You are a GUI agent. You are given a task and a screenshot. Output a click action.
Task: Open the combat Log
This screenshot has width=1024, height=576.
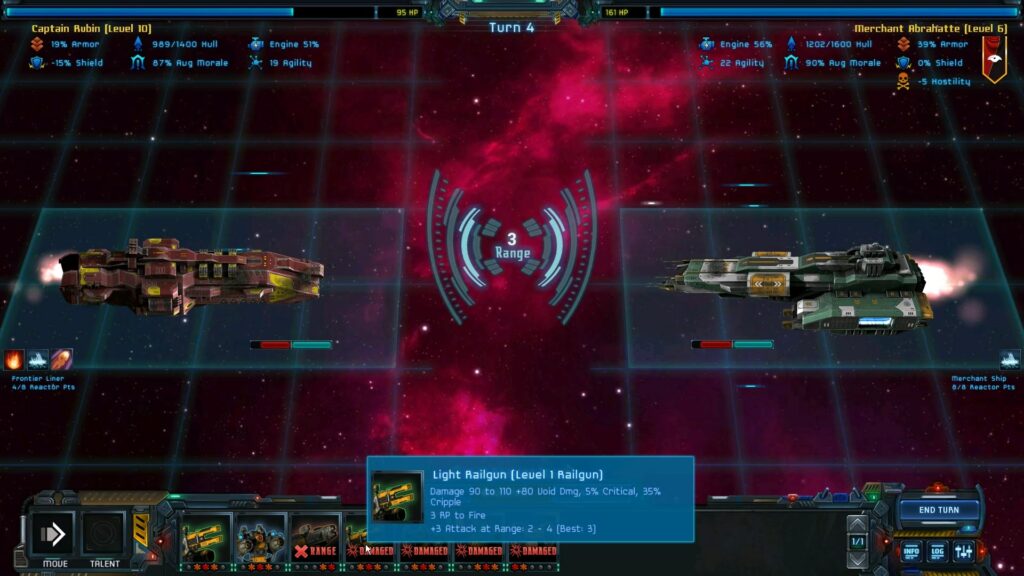click(x=937, y=551)
